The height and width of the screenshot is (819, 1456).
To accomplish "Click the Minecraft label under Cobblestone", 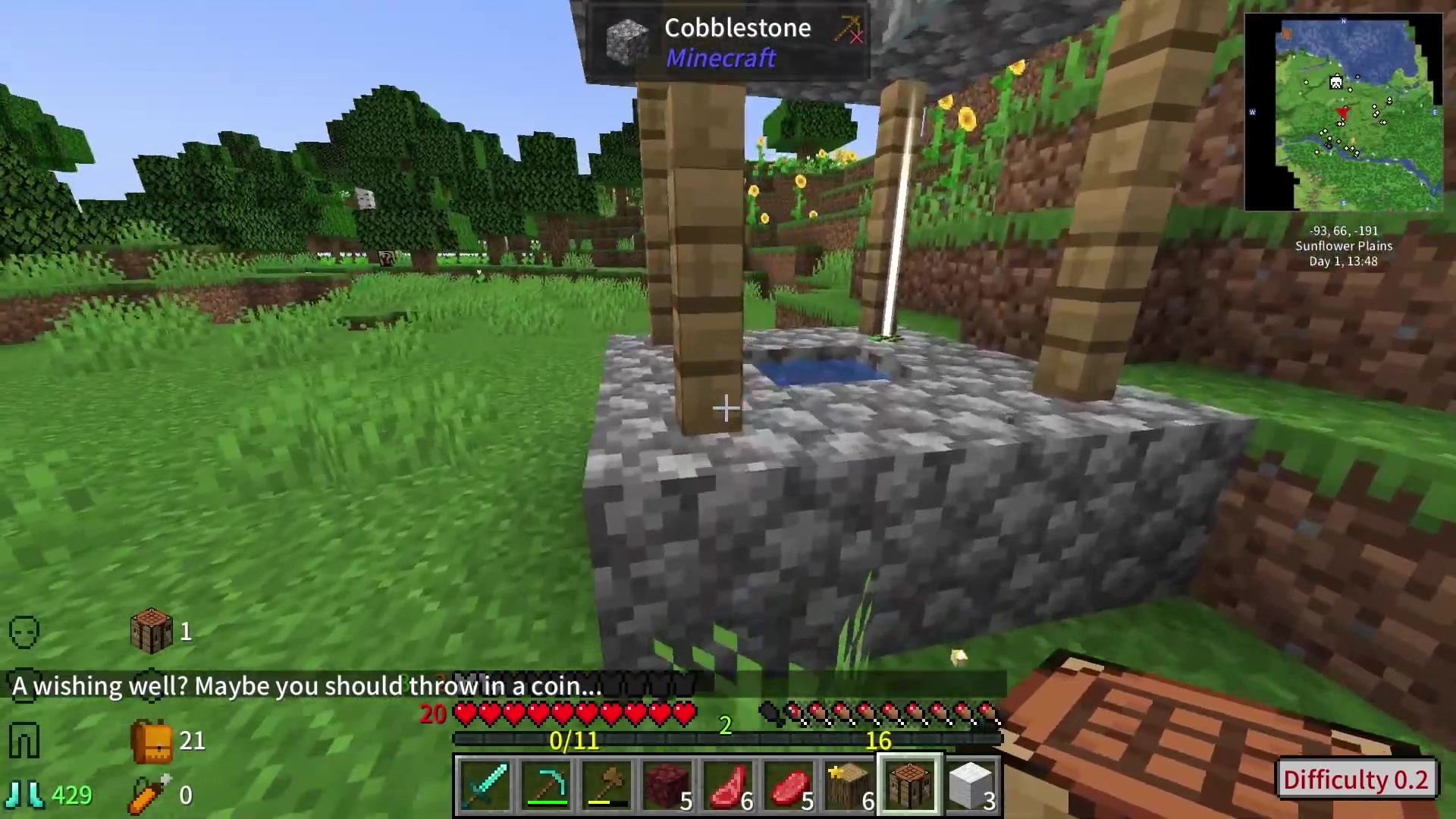I will point(720,58).
